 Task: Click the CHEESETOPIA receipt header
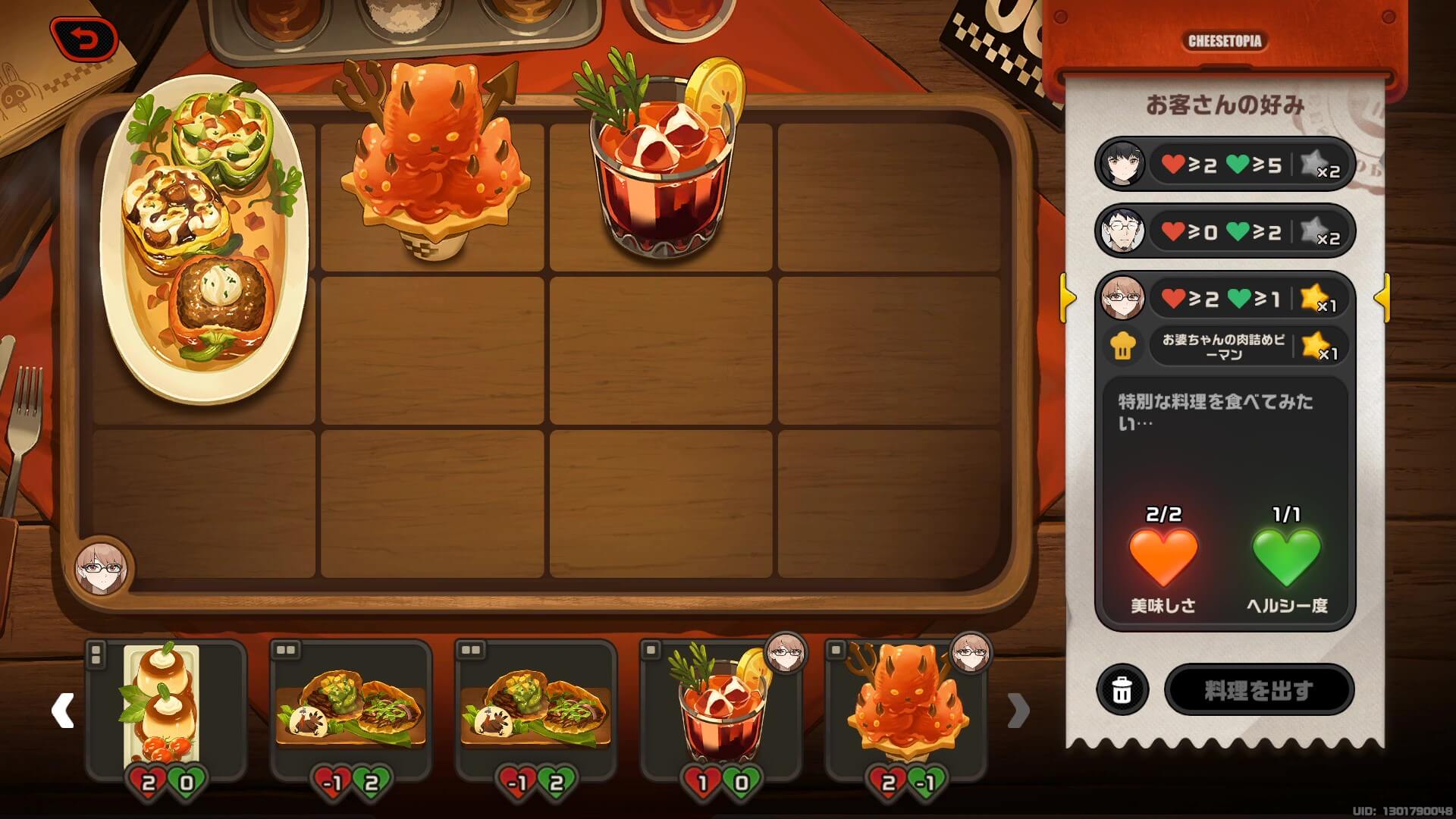click(1225, 42)
